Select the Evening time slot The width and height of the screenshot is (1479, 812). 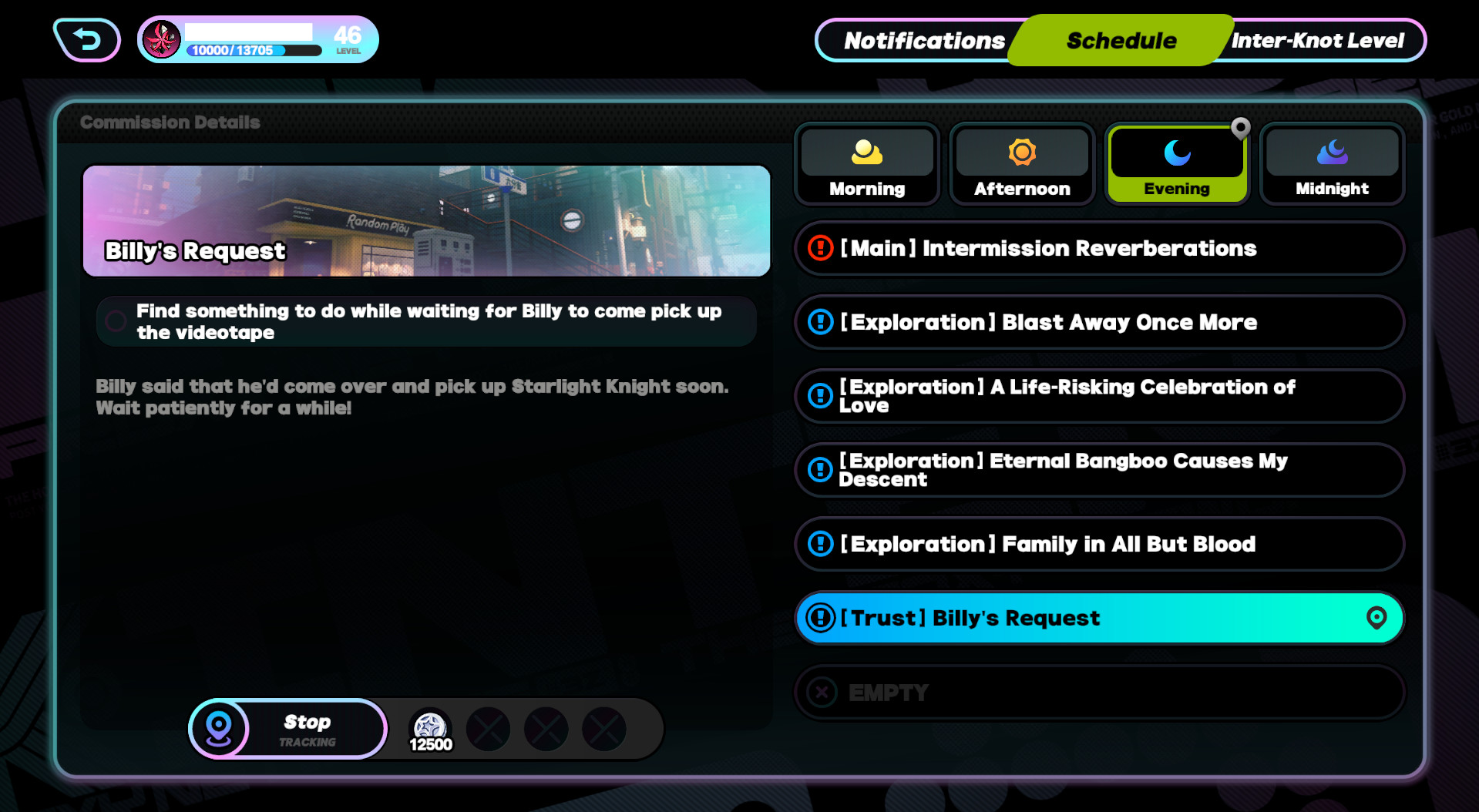(1177, 164)
